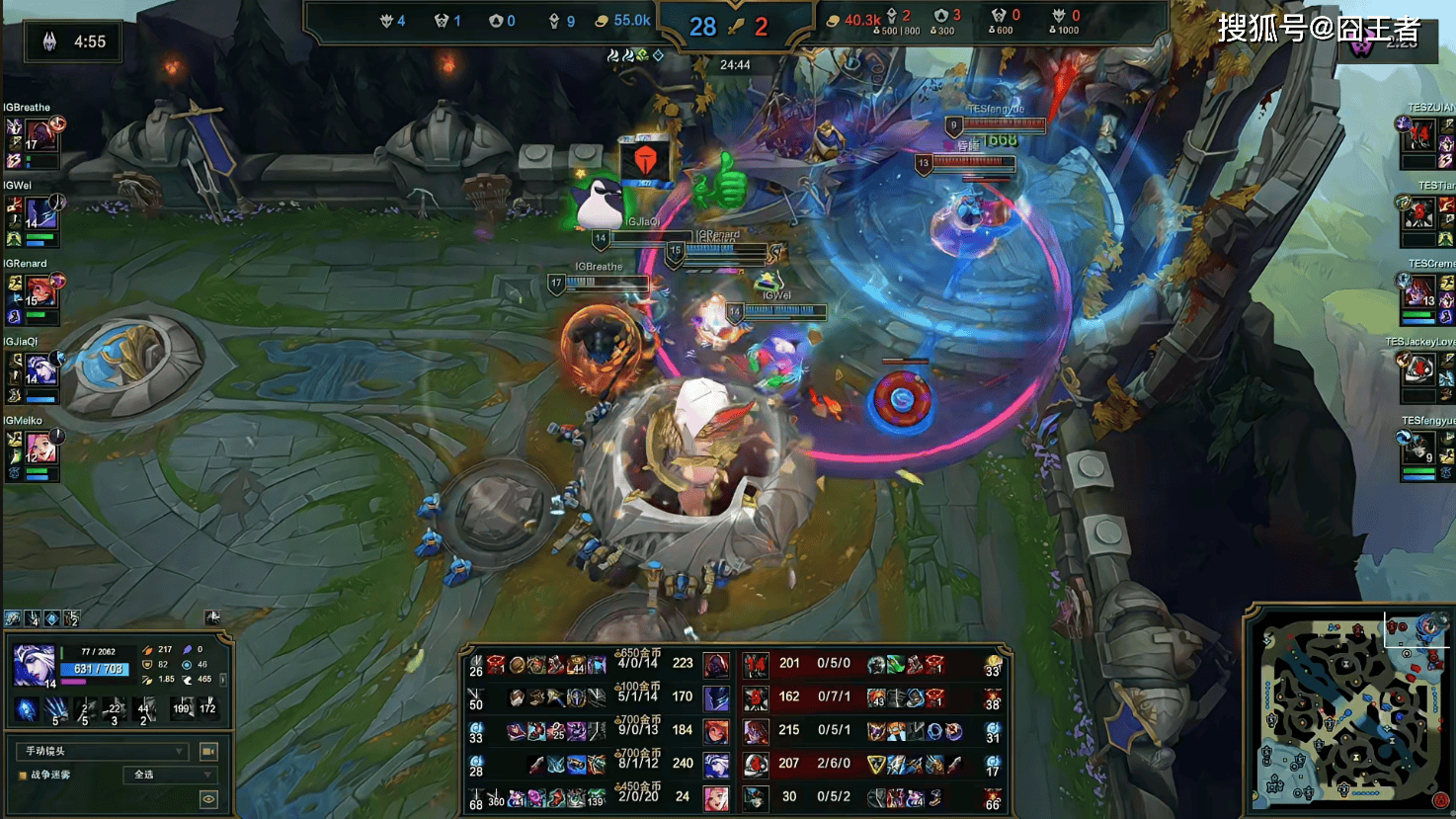The width and height of the screenshot is (1456, 819).
Task: Select TESJackeyLove's portrait on the right sidebar
Action: point(1419,369)
